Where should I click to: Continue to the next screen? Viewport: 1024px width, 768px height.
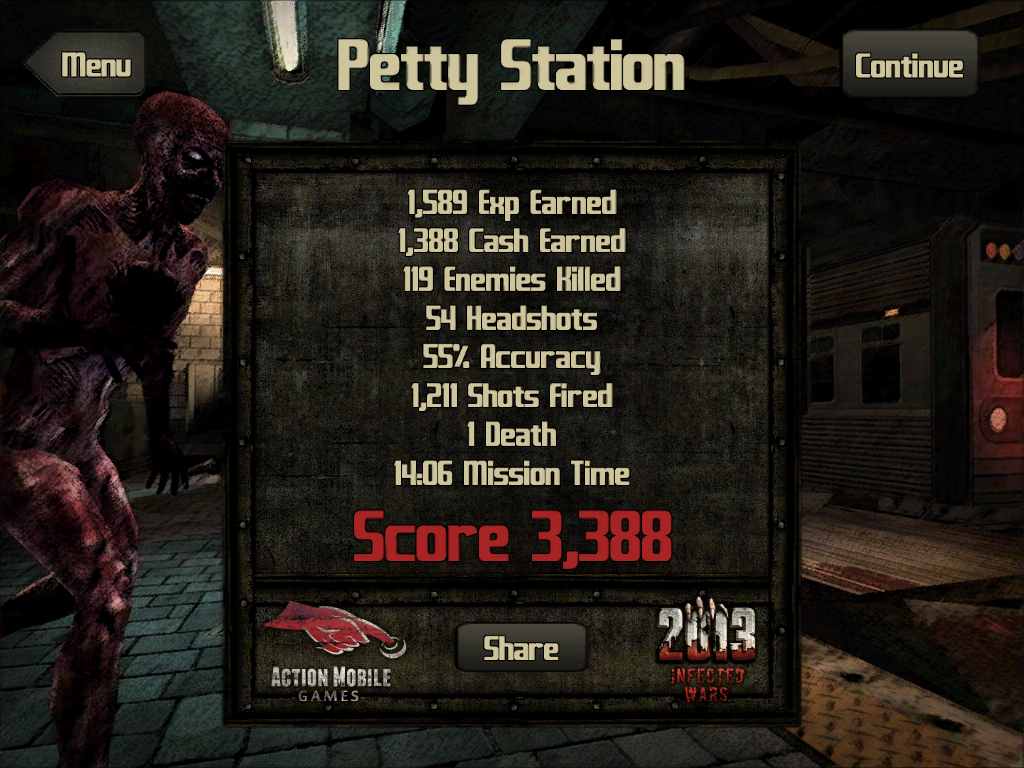pos(909,66)
